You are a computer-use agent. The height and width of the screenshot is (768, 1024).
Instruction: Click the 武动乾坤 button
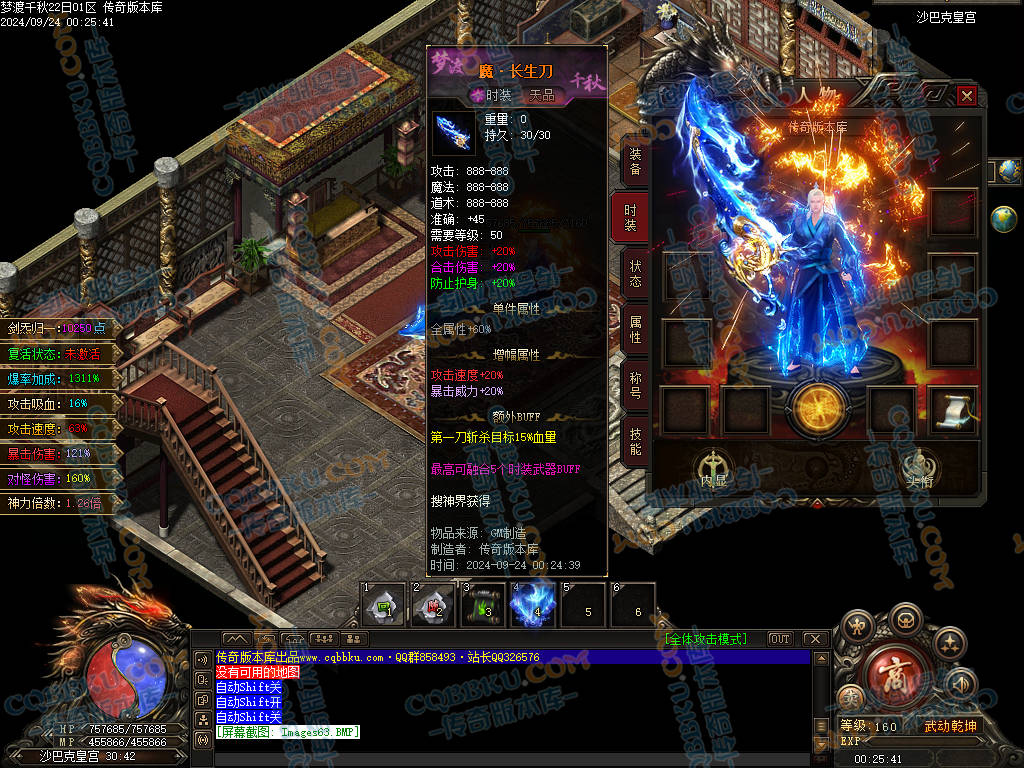point(949,726)
